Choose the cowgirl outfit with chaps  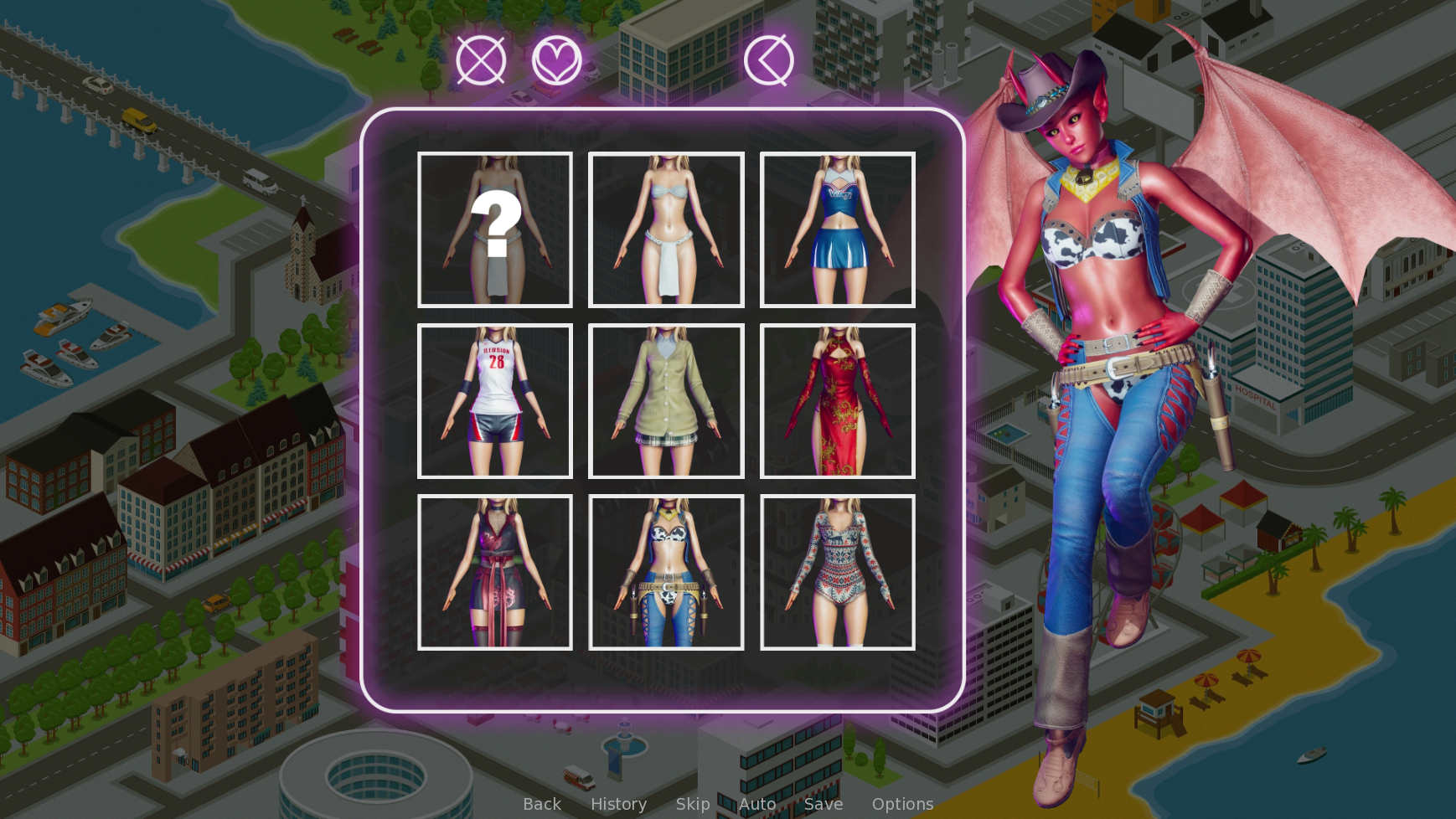point(666,573)
